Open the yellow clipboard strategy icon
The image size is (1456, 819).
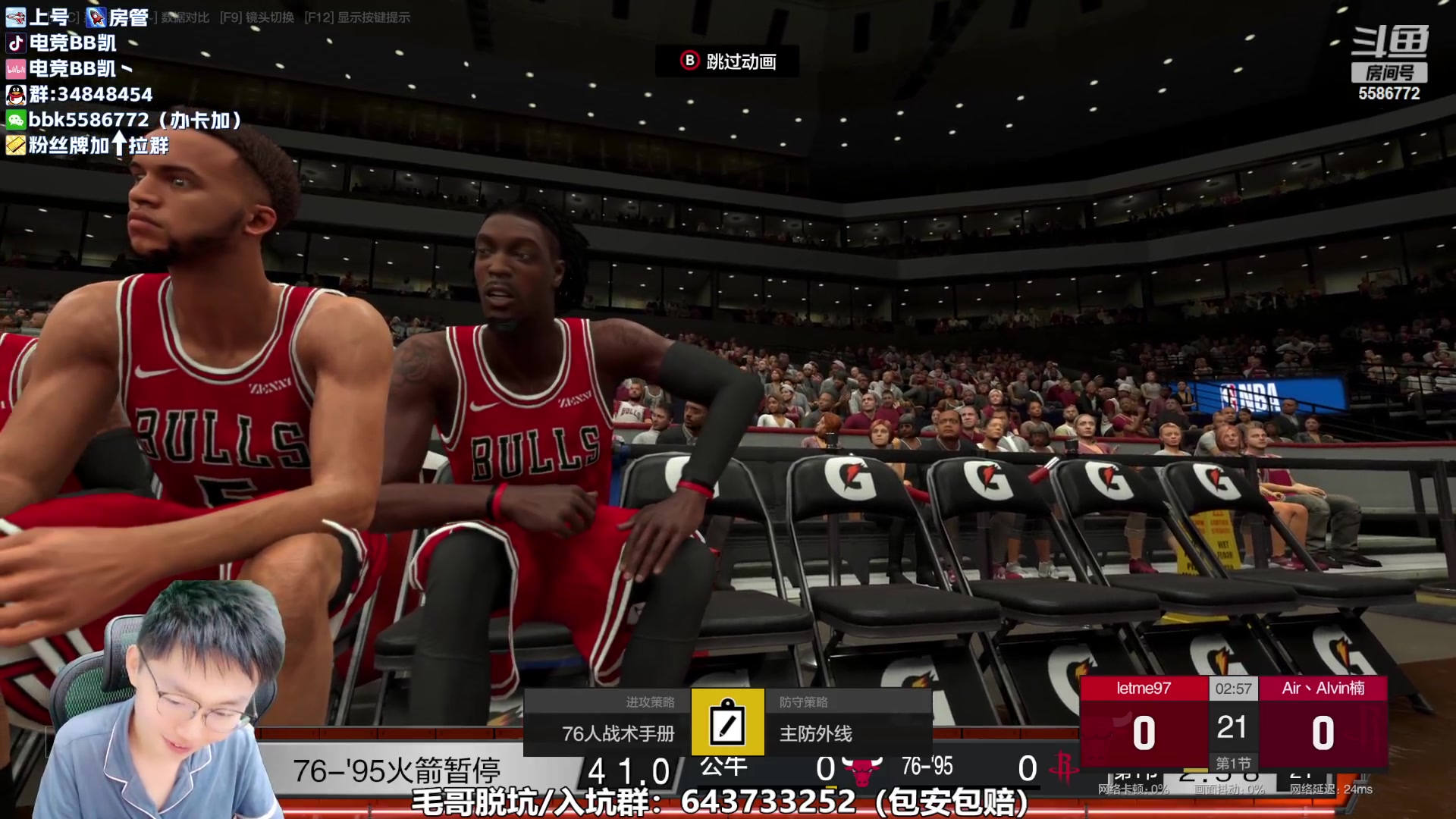point(727,722)
